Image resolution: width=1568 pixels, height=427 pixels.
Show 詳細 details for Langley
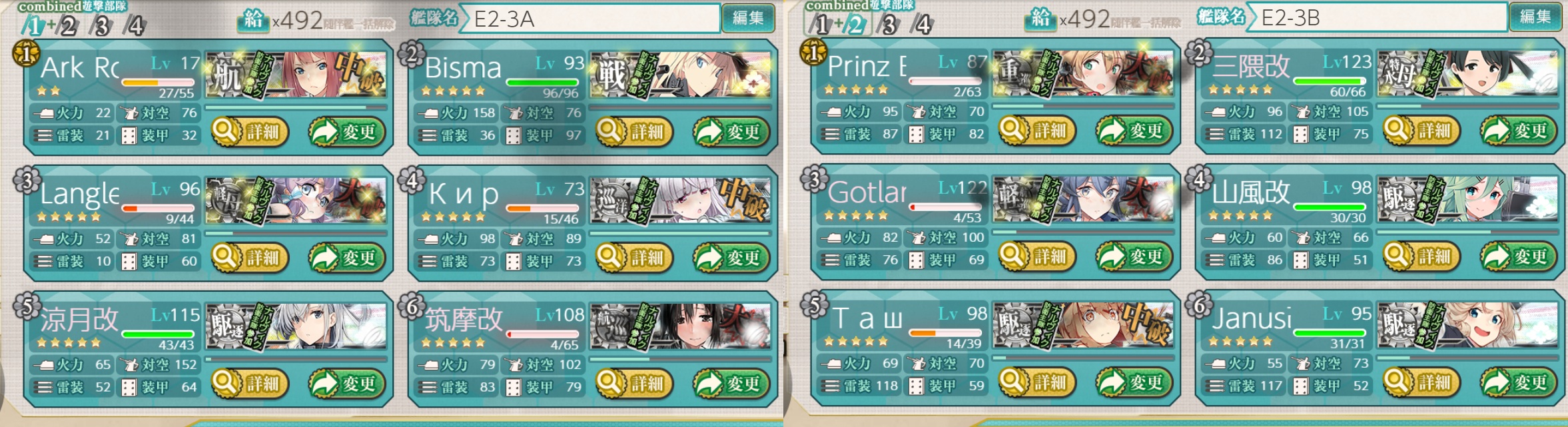pos(250,257)
